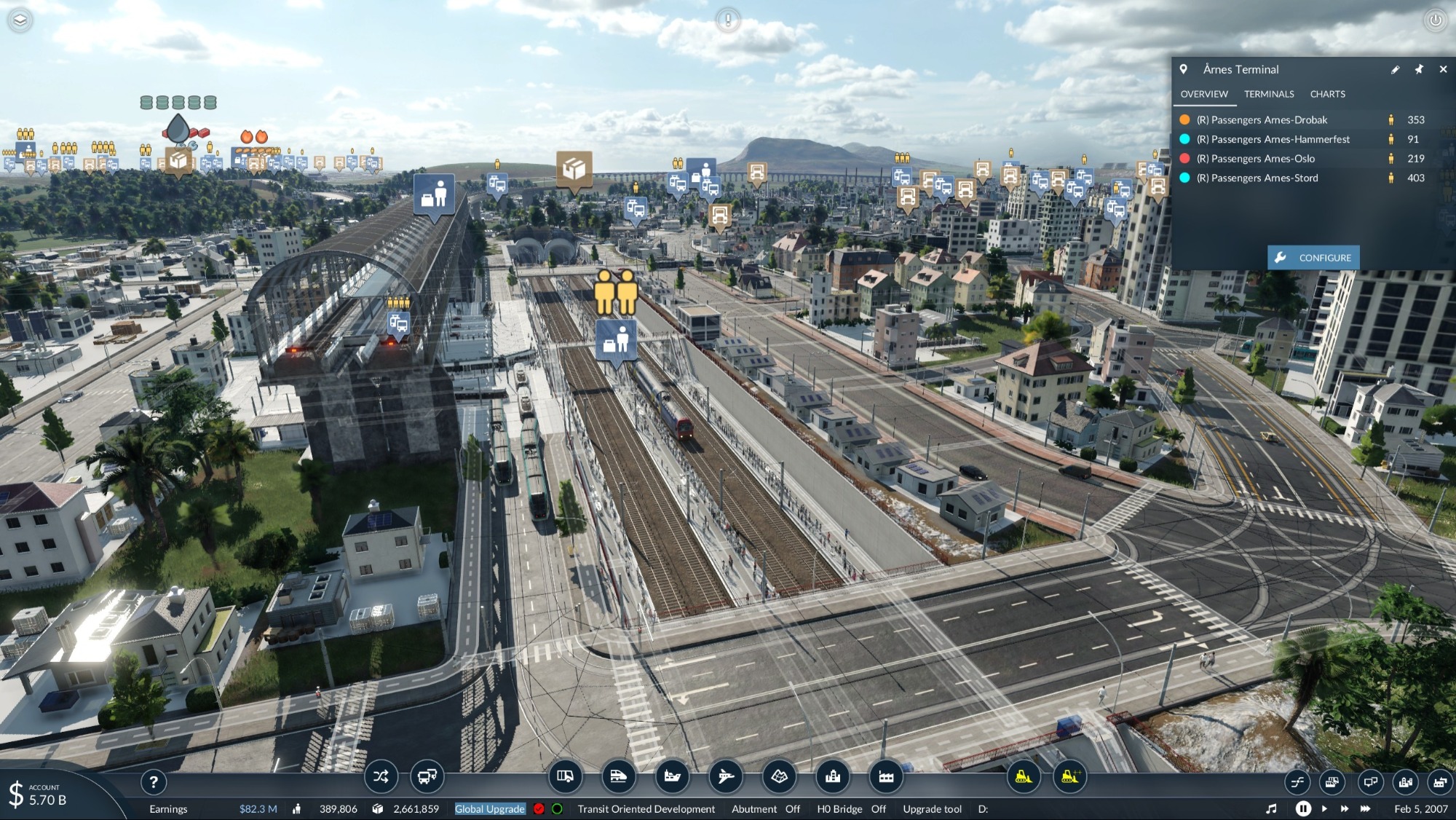Viewport: 1456px width, 820px height.
Task: Switch to the Terminals tab
Action: pos(1269,94)
